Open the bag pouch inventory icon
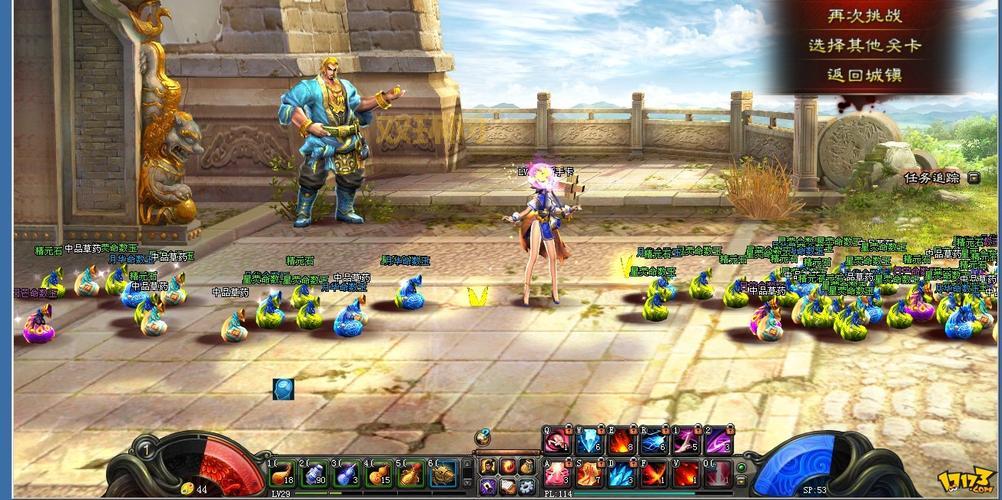 527,466
